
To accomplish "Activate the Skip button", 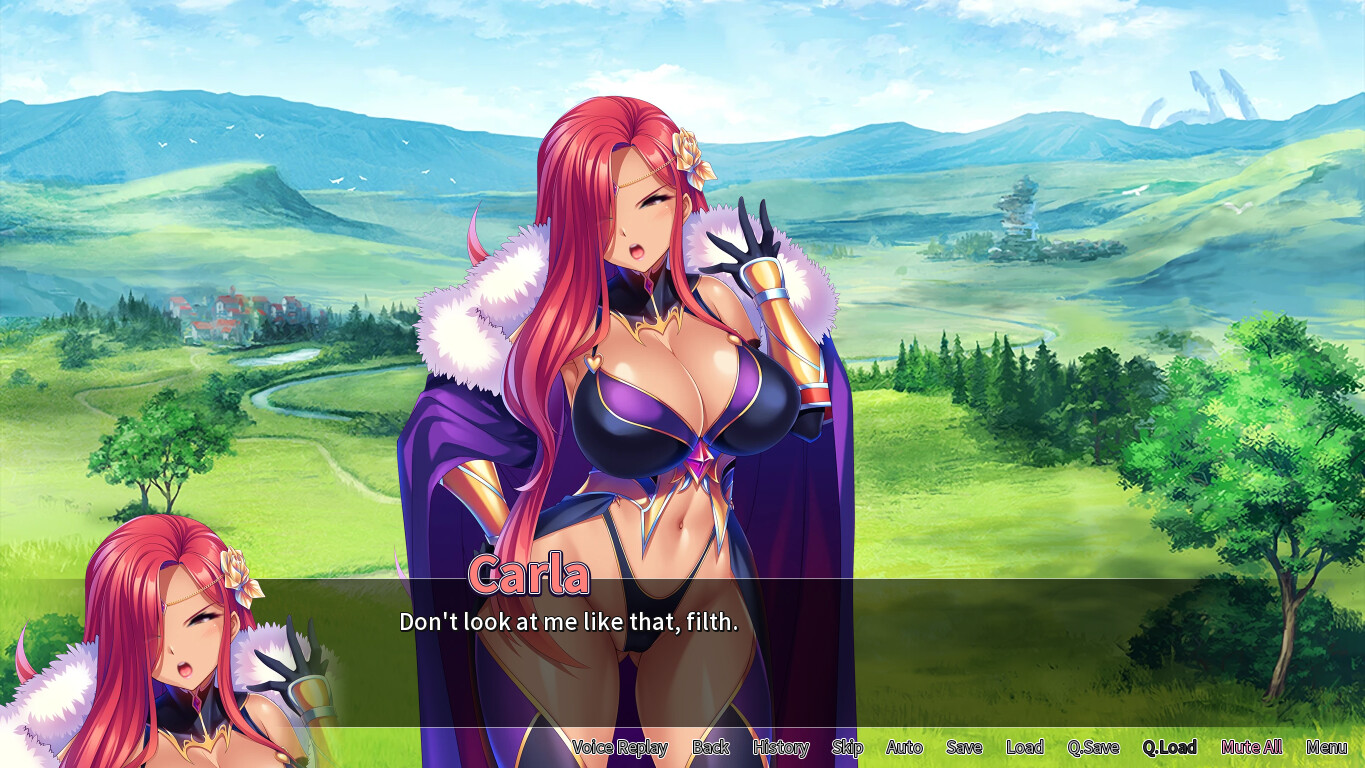I will [847, 747].
